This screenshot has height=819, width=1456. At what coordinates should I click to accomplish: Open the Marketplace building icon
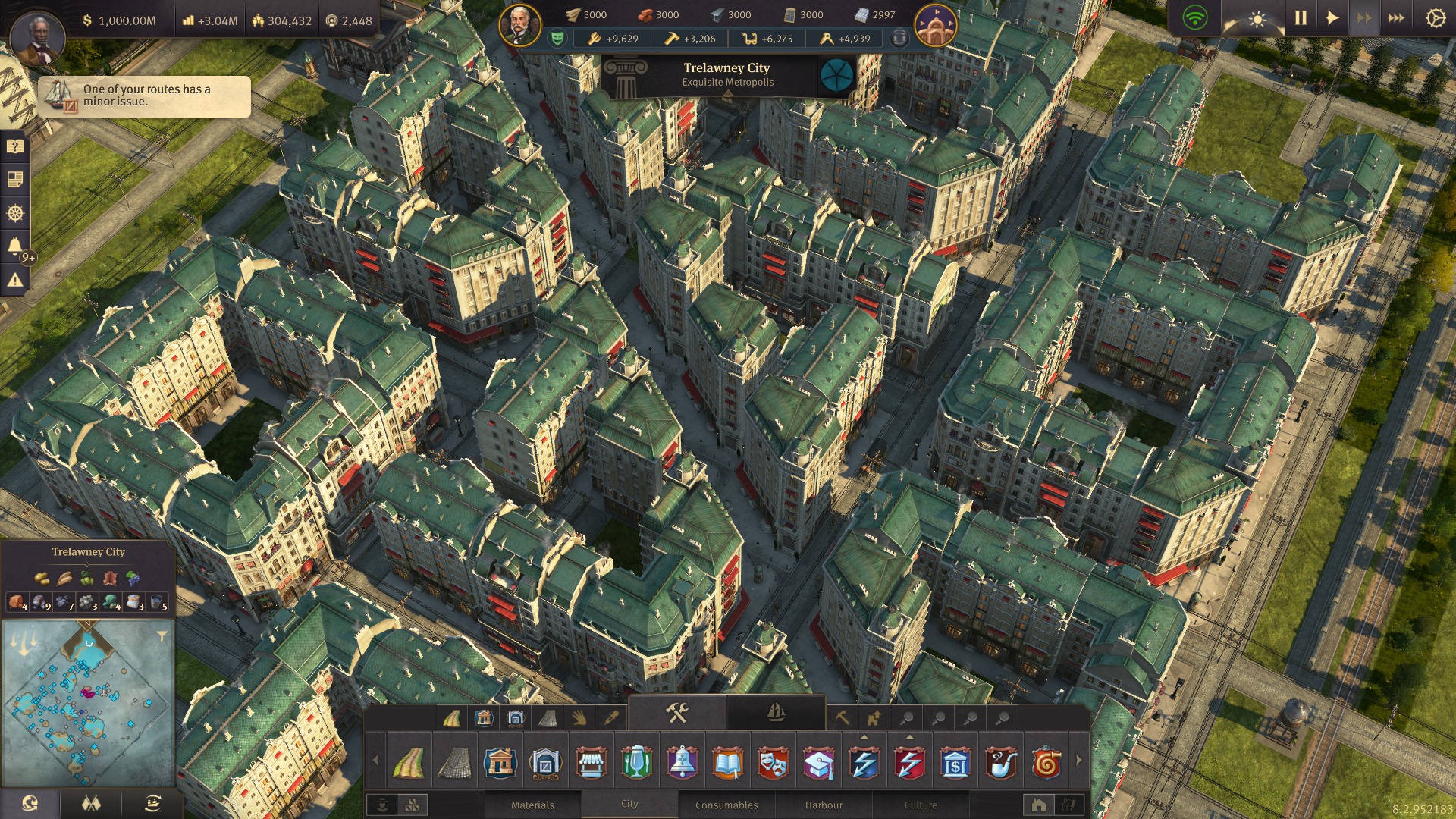(591, 763)
